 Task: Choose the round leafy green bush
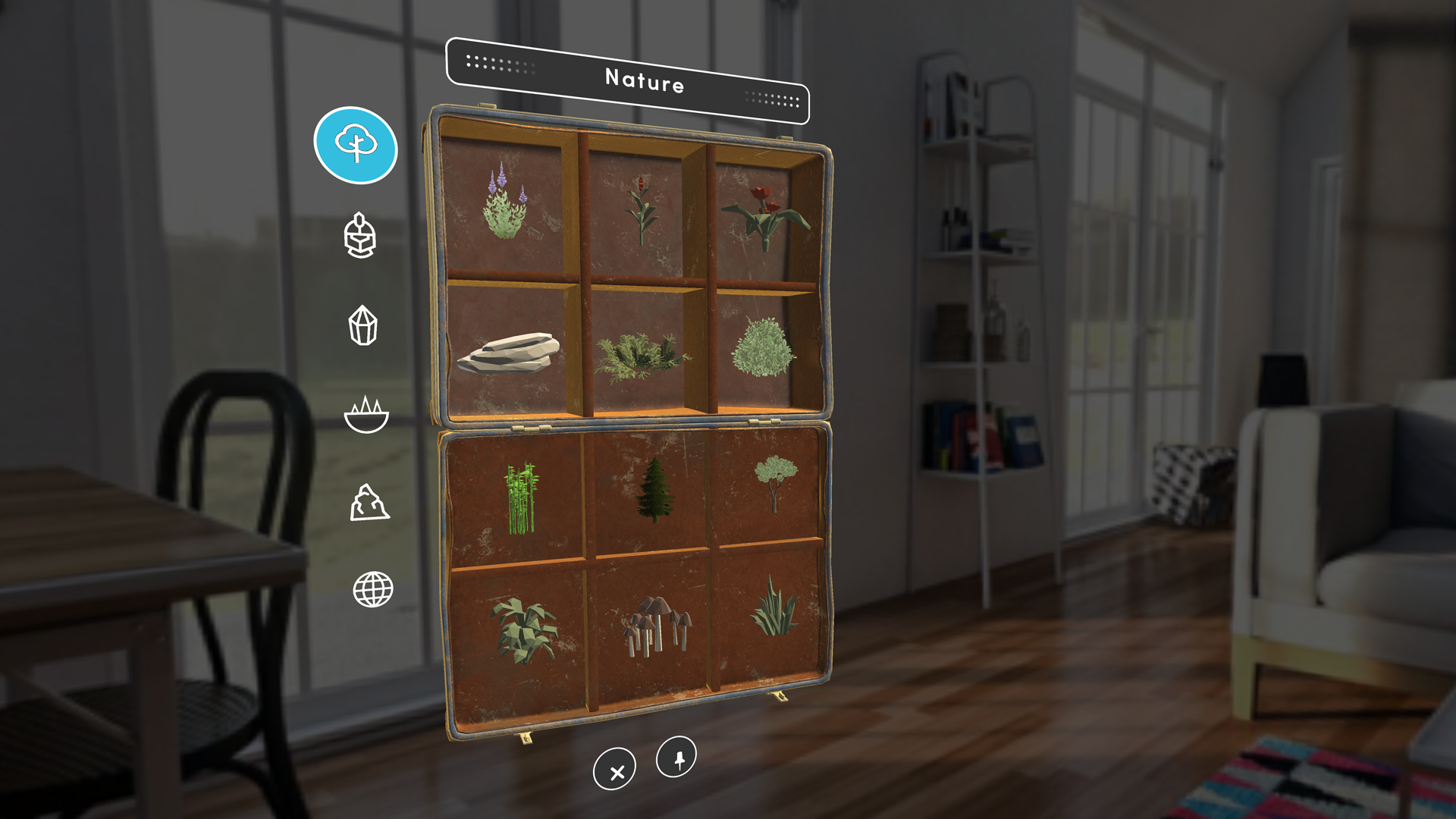(x=763, y=347)
